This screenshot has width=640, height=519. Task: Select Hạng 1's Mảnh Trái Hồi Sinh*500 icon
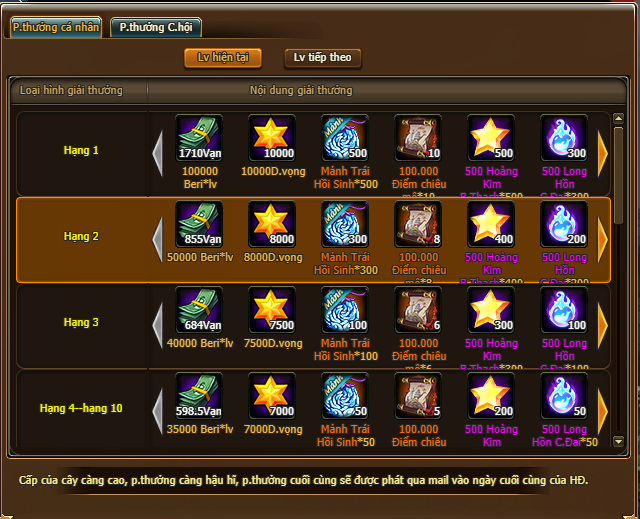point(345,139)
